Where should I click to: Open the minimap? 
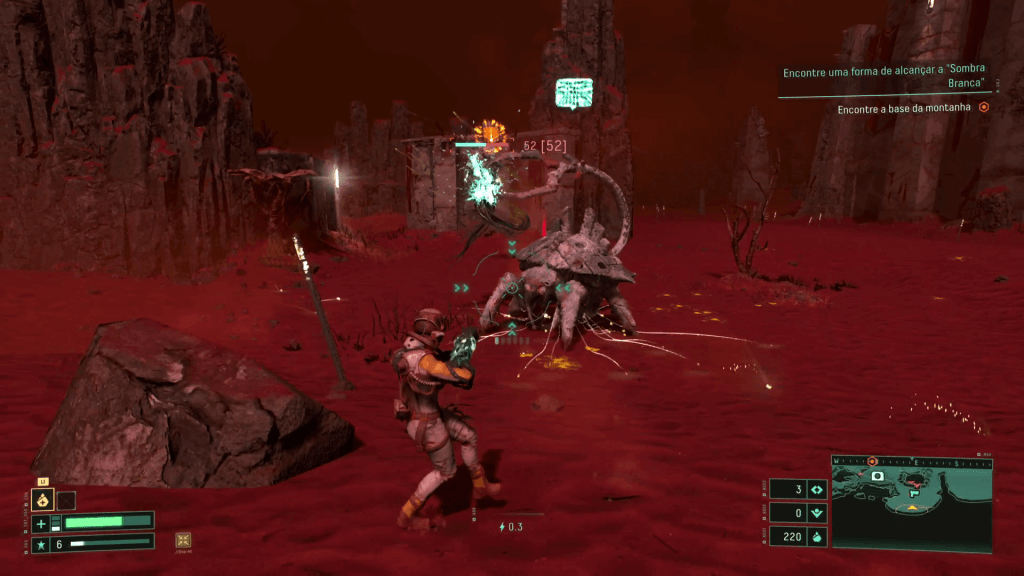pos(911,503)
